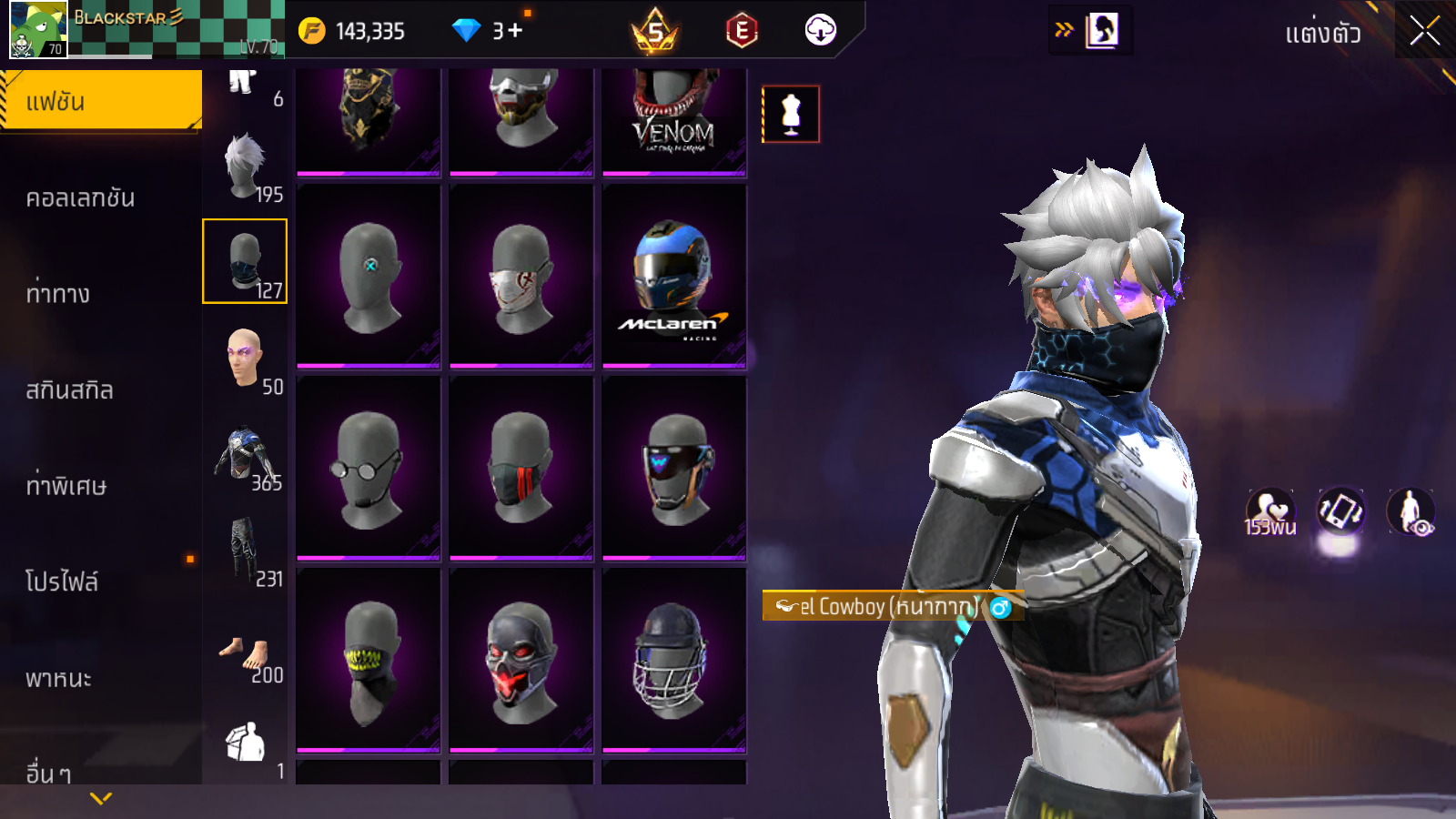Image resolution: width=1456 pixels, height=819 pixels.
Task: Equip the cricket helmet with face cage
Action: pos(673,660)
